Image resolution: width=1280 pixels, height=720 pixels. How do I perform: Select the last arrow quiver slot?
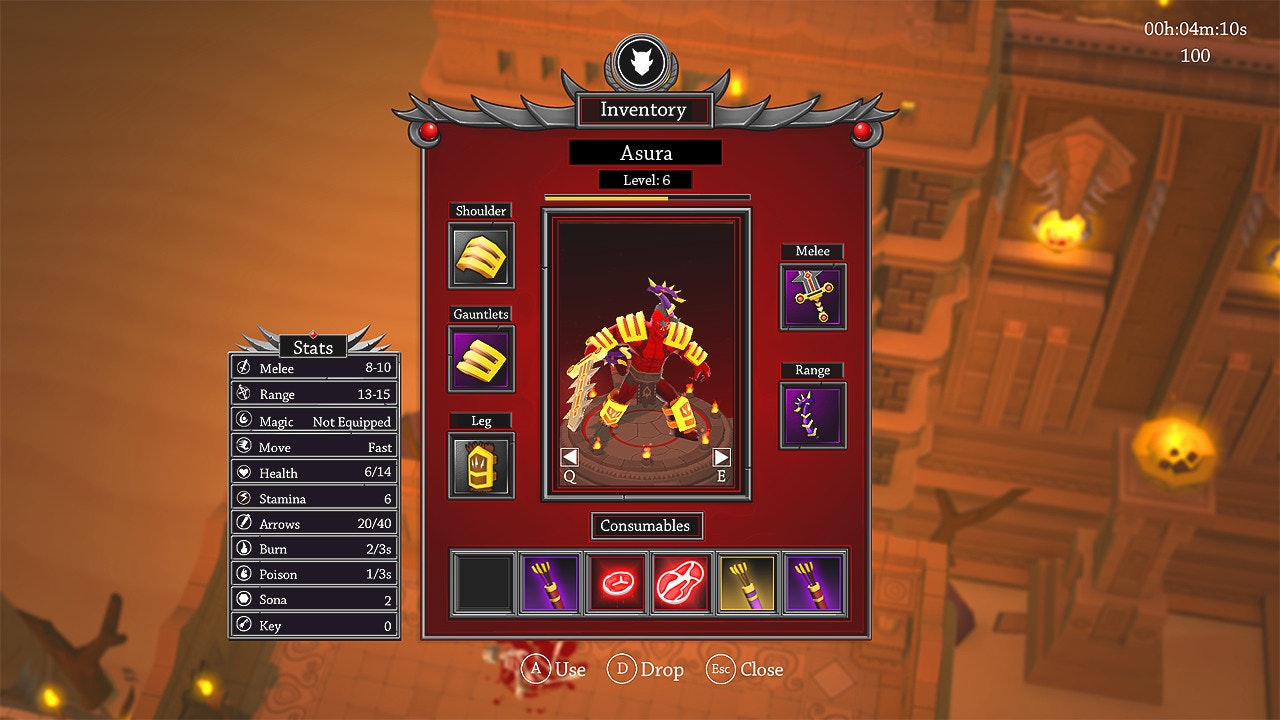[812, 582]
